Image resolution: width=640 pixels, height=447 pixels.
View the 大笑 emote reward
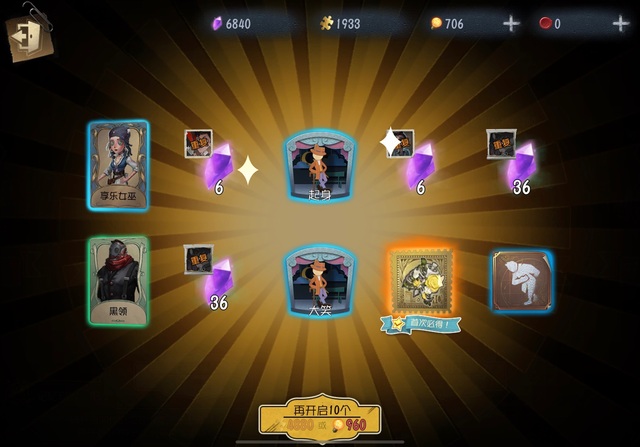tap(320, 281)
